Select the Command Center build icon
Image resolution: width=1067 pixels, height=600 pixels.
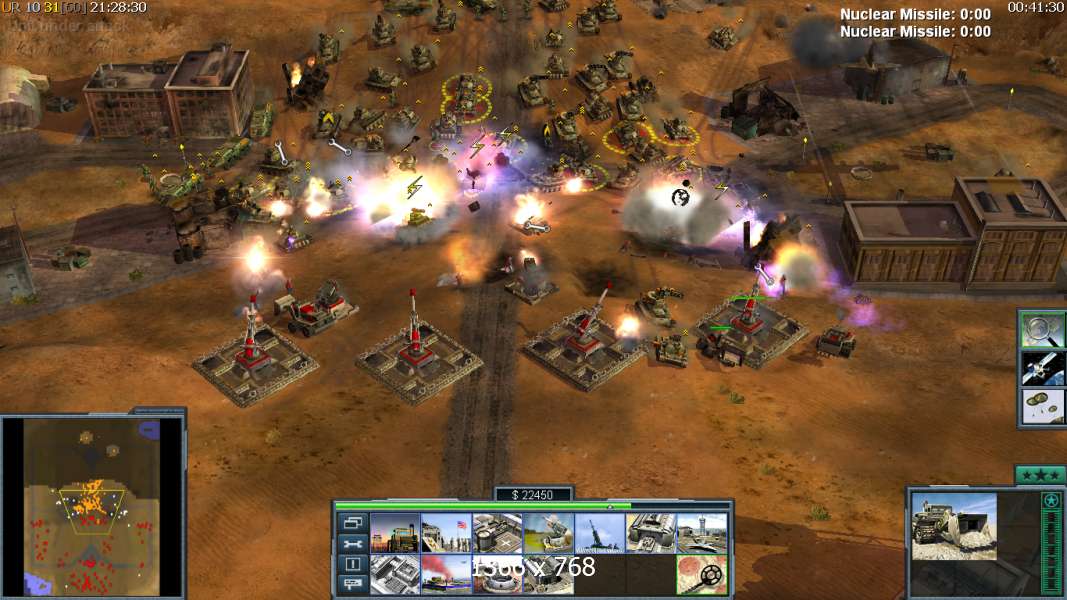(548, 575)
